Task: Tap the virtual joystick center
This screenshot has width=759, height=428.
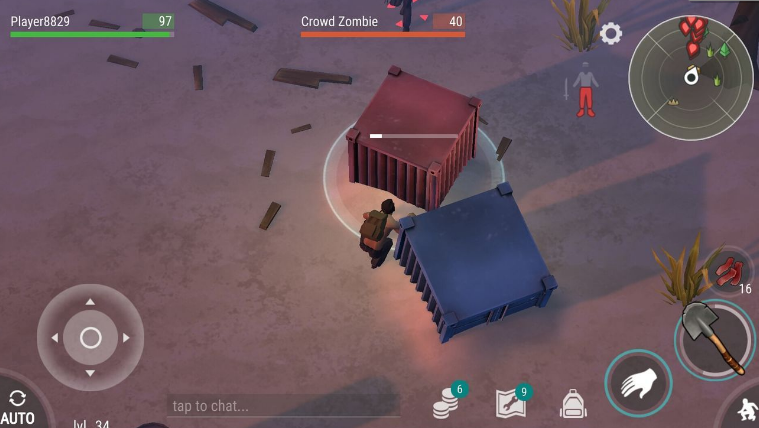Action: point(90,338)
